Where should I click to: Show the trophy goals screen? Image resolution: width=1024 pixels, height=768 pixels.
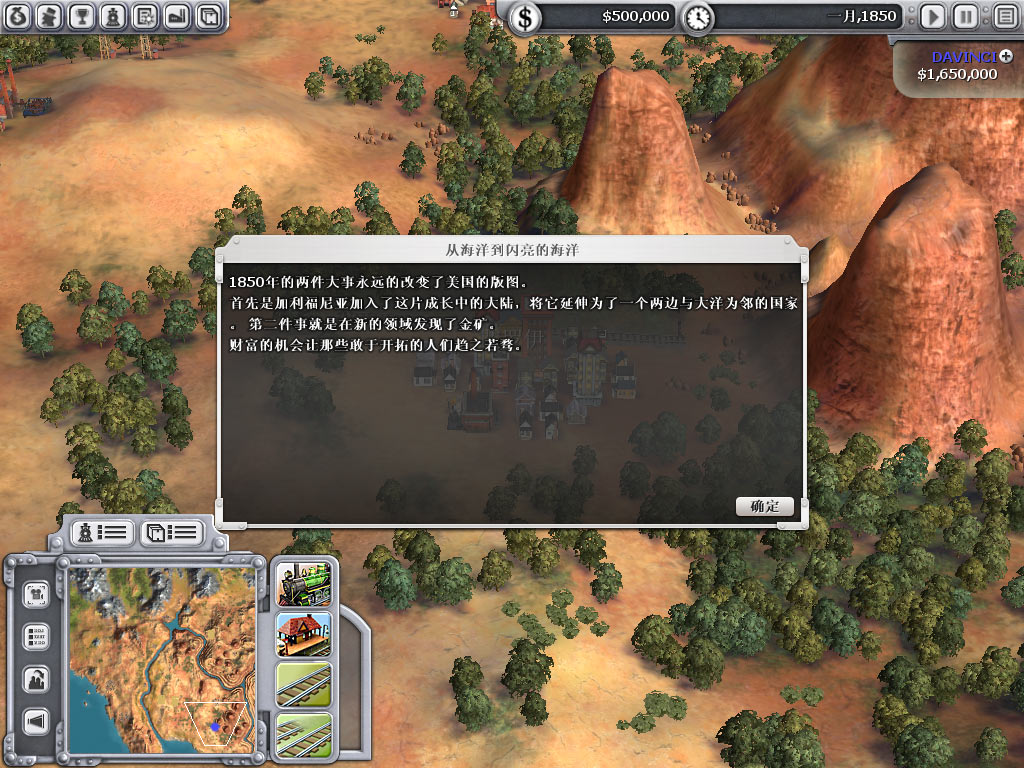83,16
